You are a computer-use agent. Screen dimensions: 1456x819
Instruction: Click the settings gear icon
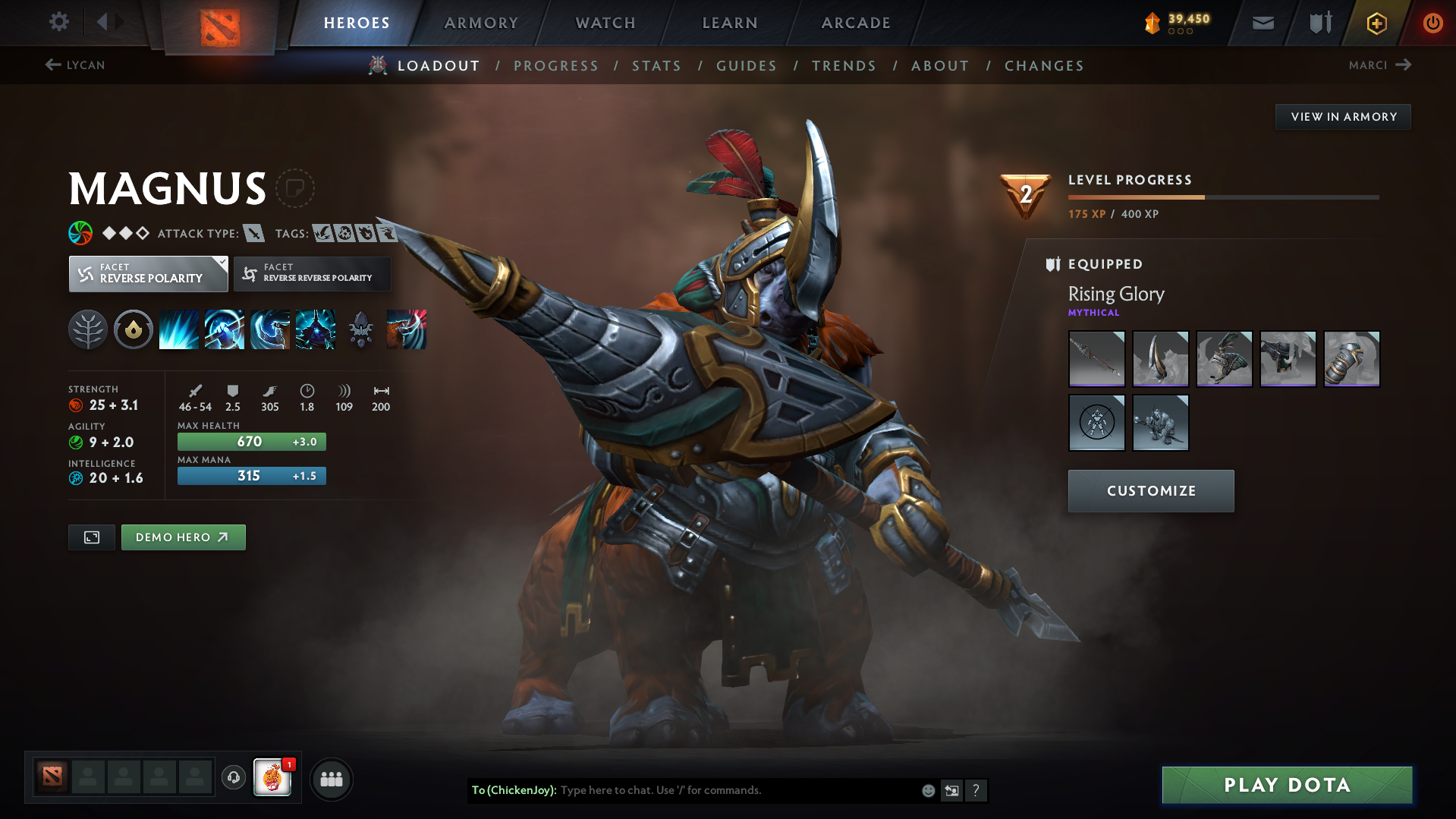[58, 22]
